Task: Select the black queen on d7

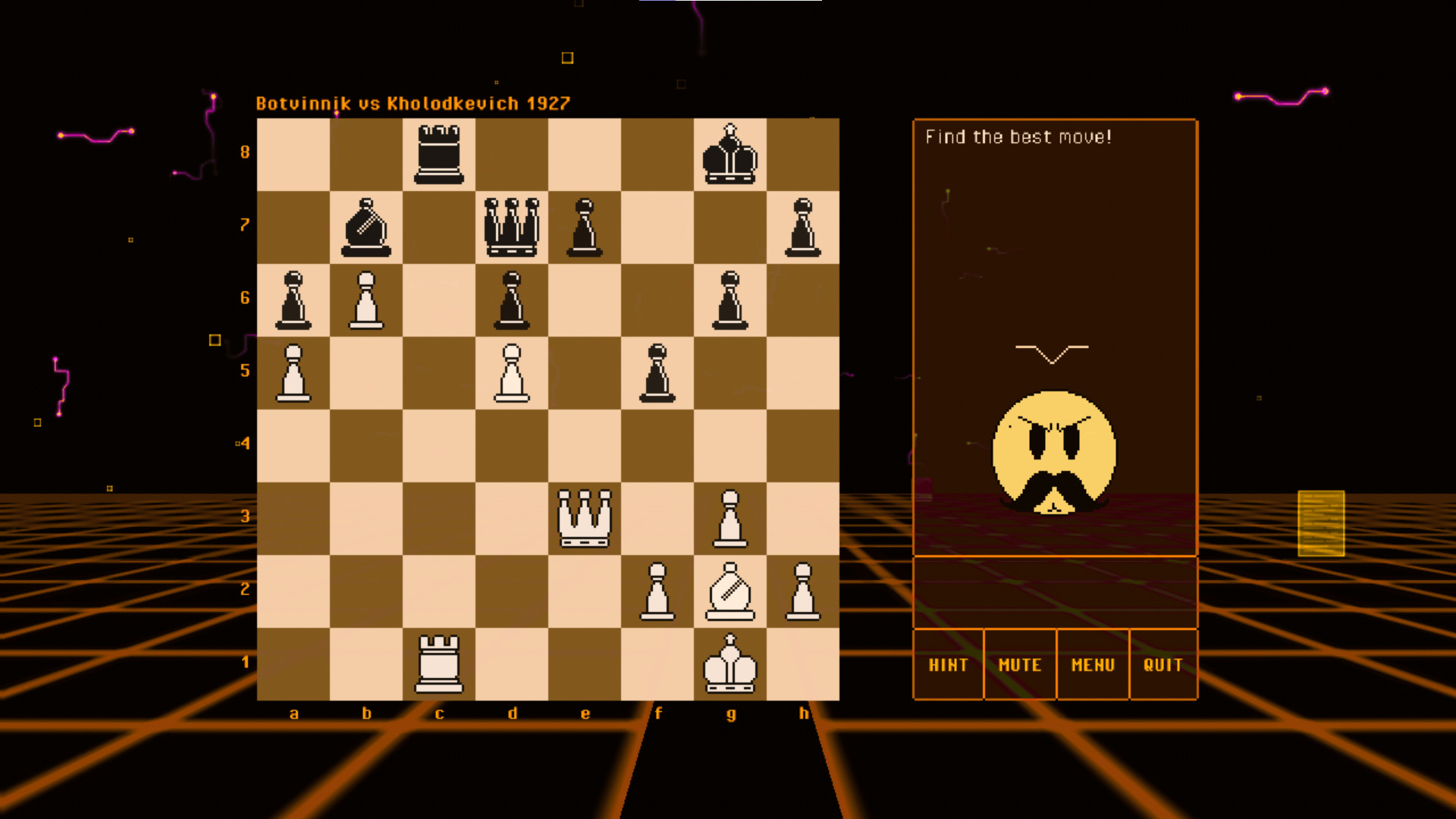Action: (513, 225)
